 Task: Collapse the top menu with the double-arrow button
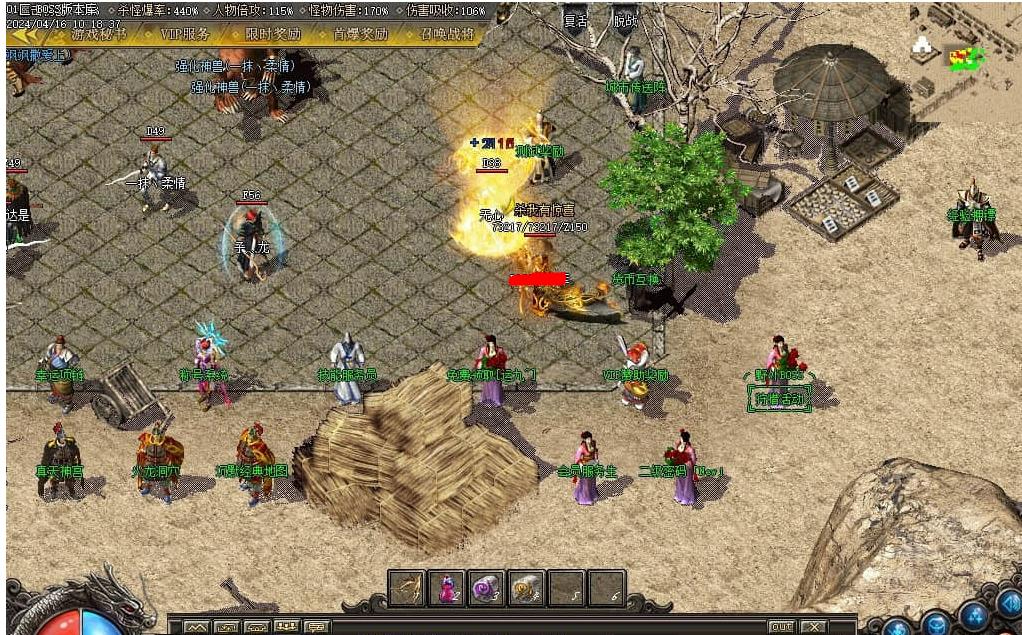coord(26,33)
